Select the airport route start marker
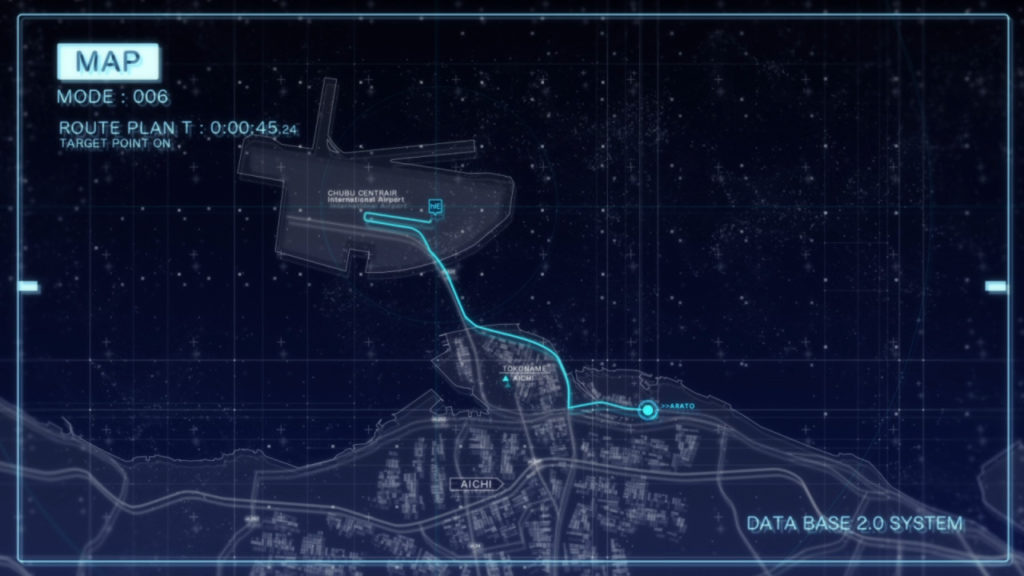The height and width of the screenshot is (576, 1024). click(x=435, y=207)
